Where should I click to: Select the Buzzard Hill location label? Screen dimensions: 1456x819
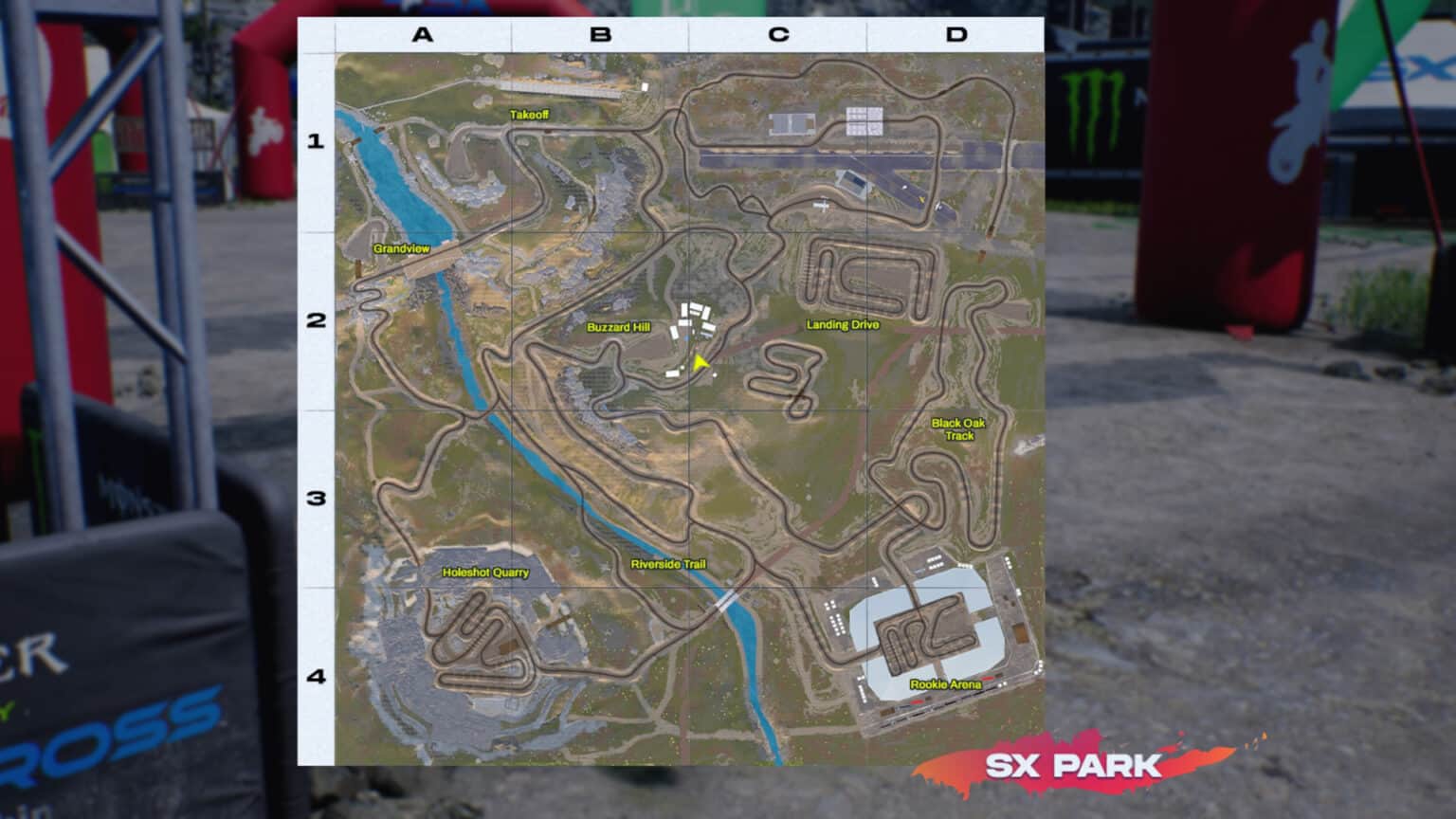point(617,326)
